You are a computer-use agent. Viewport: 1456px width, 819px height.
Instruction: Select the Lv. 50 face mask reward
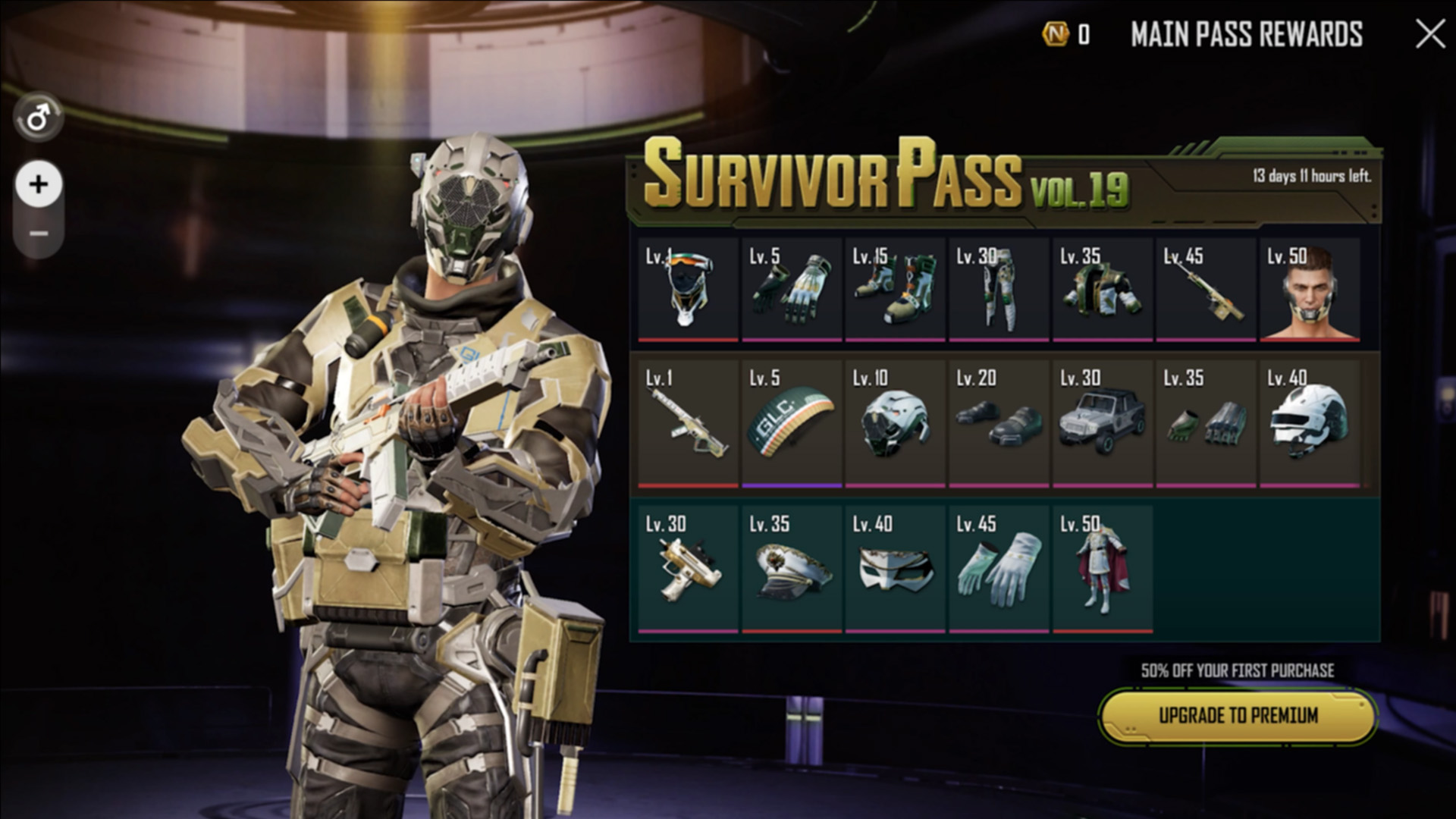pos(1310,290)
